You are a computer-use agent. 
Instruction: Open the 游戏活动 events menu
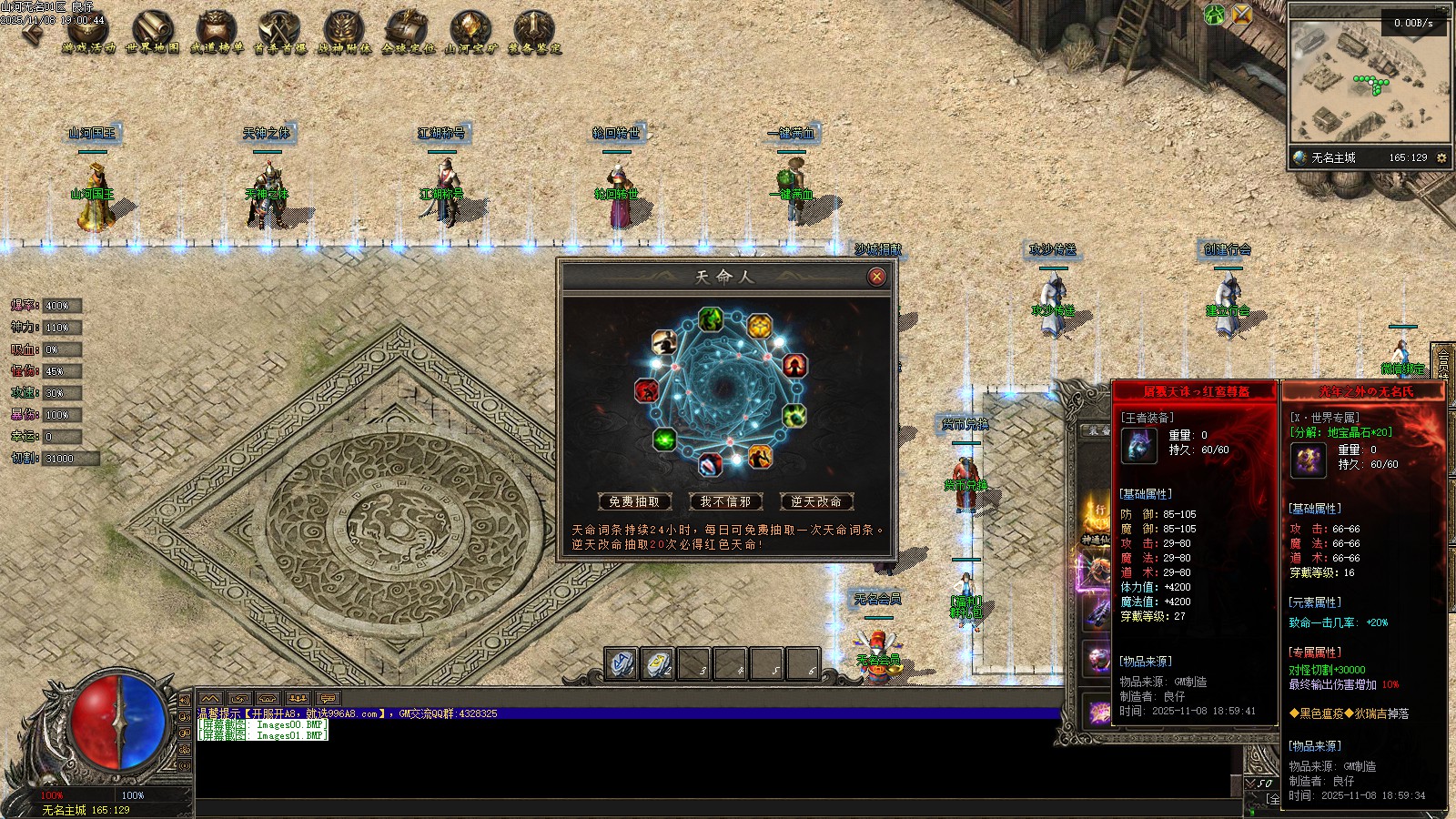tap(88, 32)
